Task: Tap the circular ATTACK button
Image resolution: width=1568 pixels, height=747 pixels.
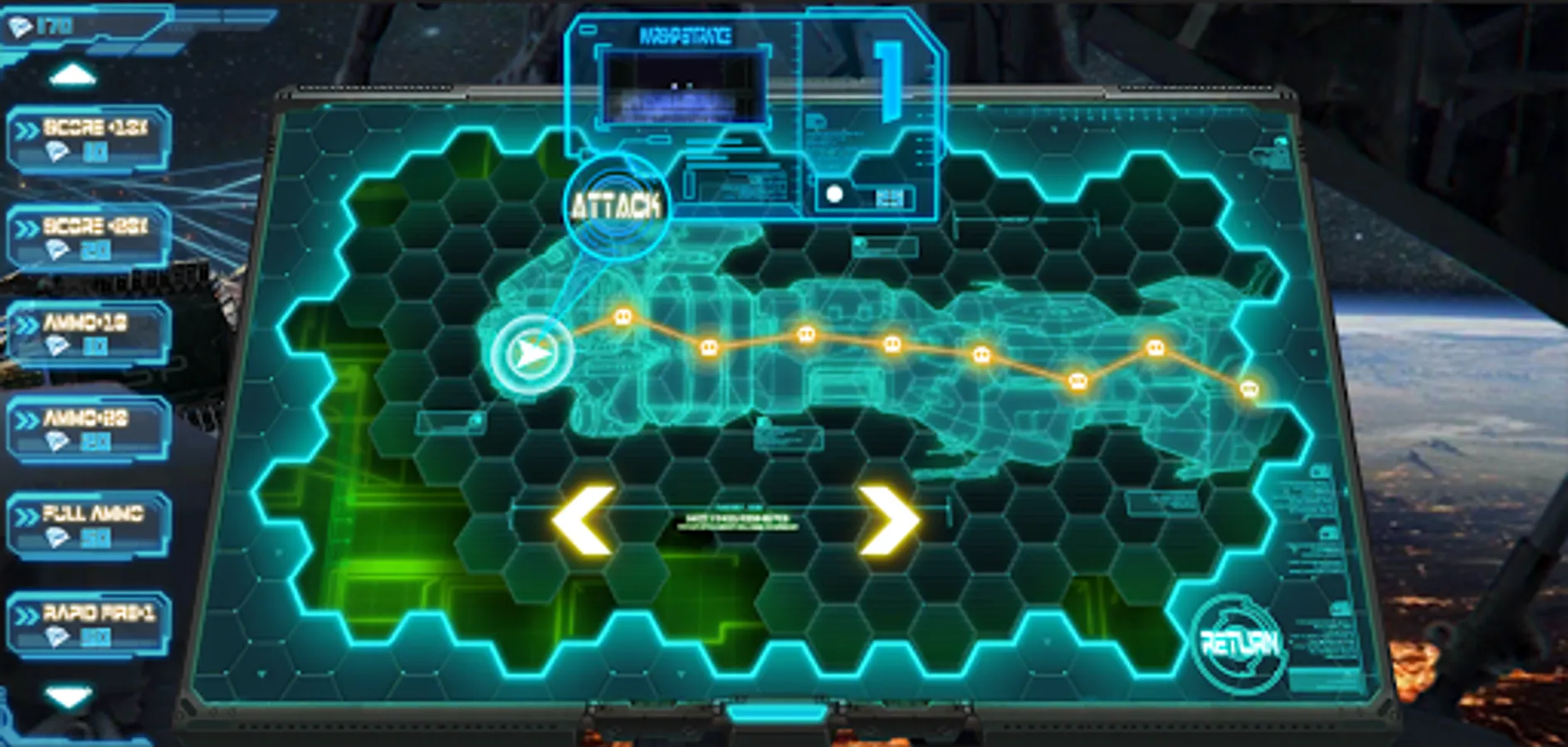Action: pyautogui.click(x=616, y=204)
